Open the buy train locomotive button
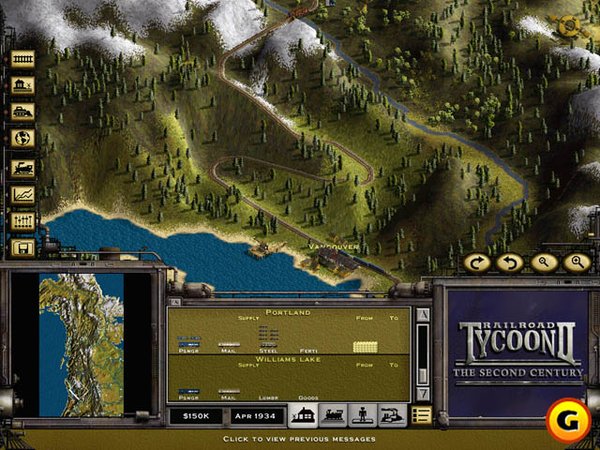This screenshot has height=450, width=600. [x=22, y=167]
